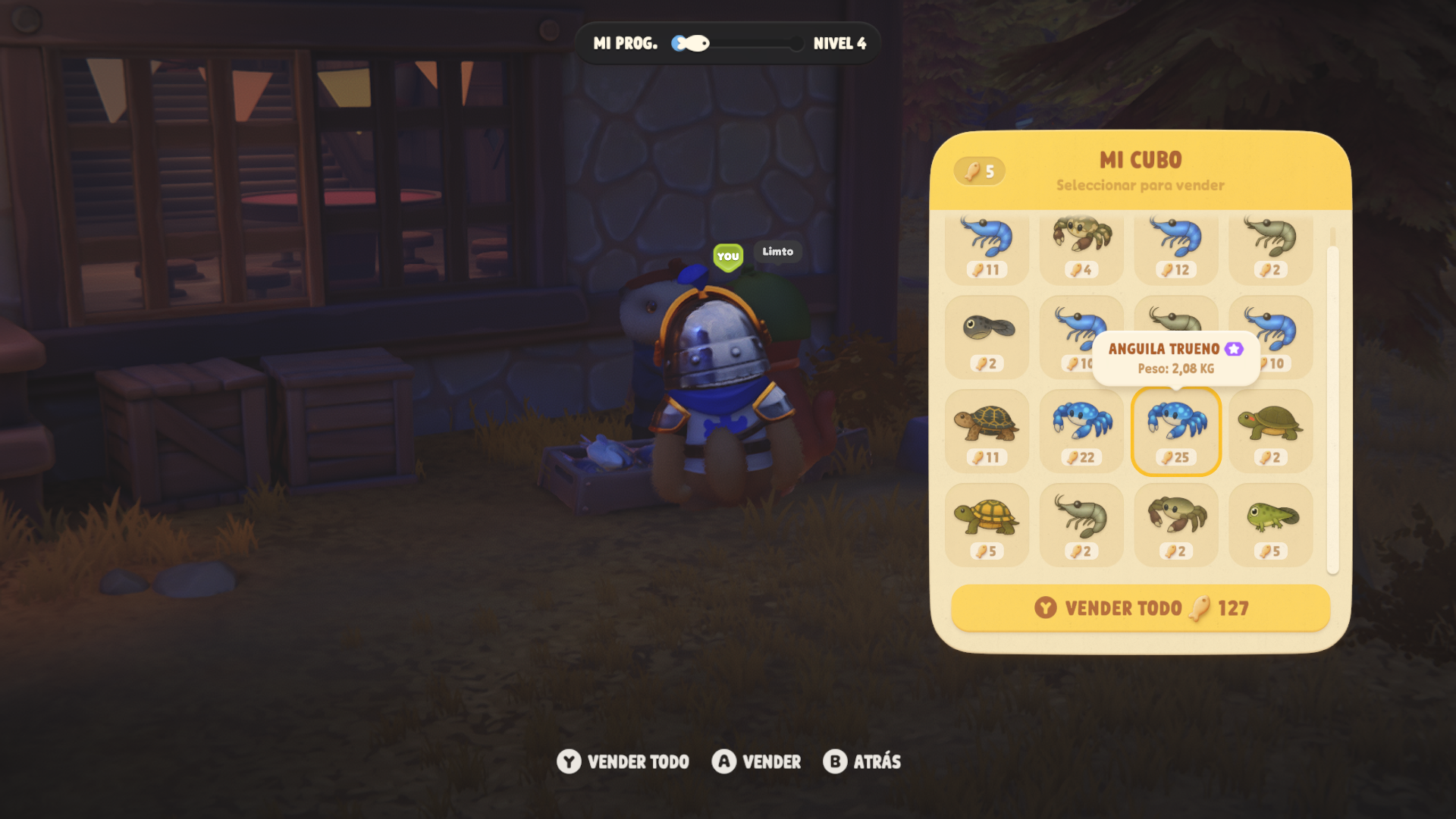This screenshot has width=1456, height=819.
Task: Click the Vender Todo 127 button
Action: coord(1141,608)
